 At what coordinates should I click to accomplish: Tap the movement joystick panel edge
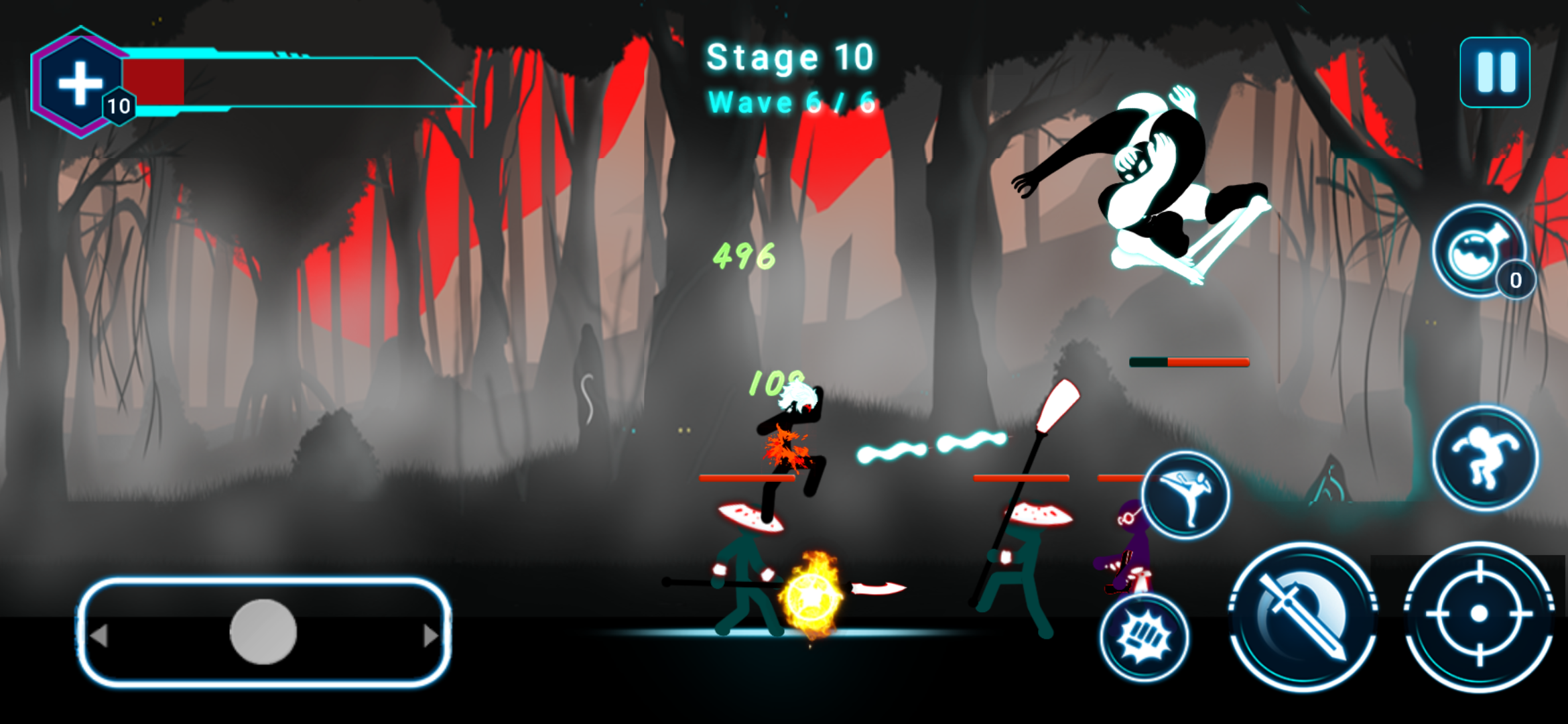point(261,637)
